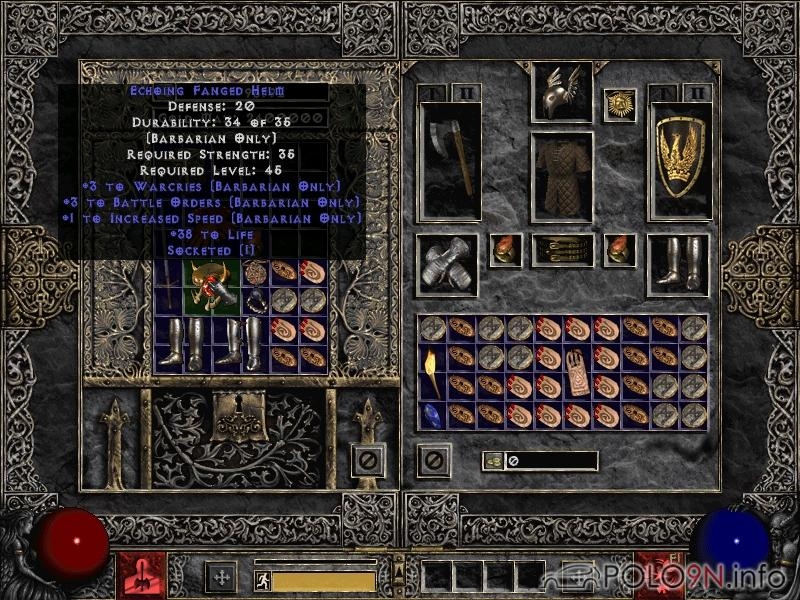
Task: Select the tome in the inventory grid
Action: [x=577, y=370]
